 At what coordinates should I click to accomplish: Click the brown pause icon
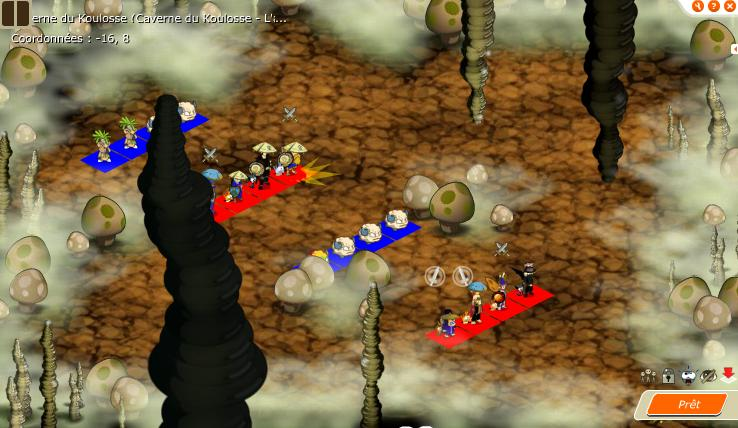pos(15,13)
